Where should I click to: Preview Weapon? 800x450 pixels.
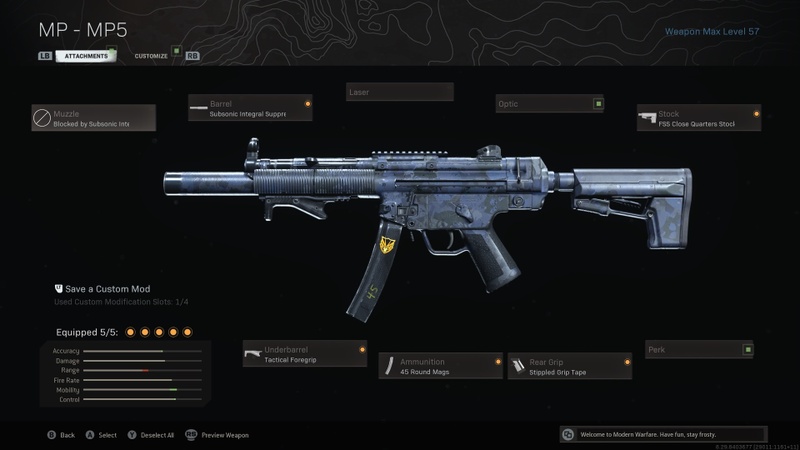(x=217, y=435)
